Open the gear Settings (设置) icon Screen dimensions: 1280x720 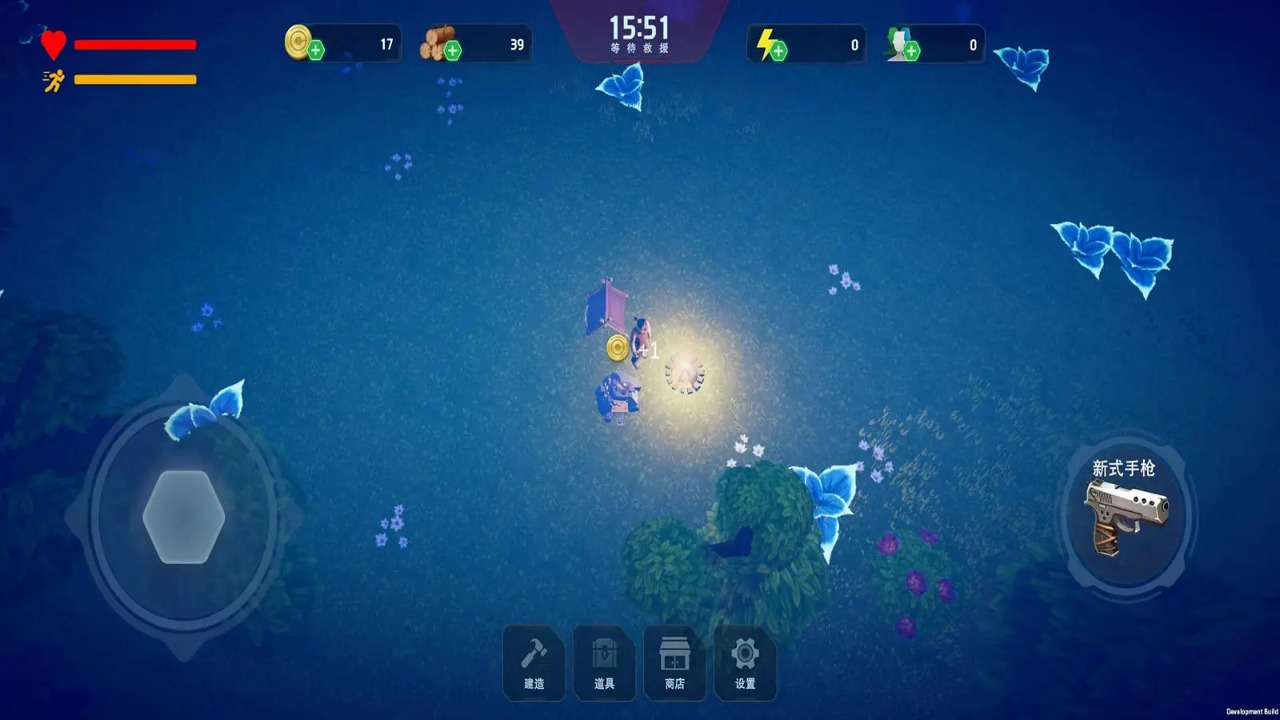click(745, 650)
